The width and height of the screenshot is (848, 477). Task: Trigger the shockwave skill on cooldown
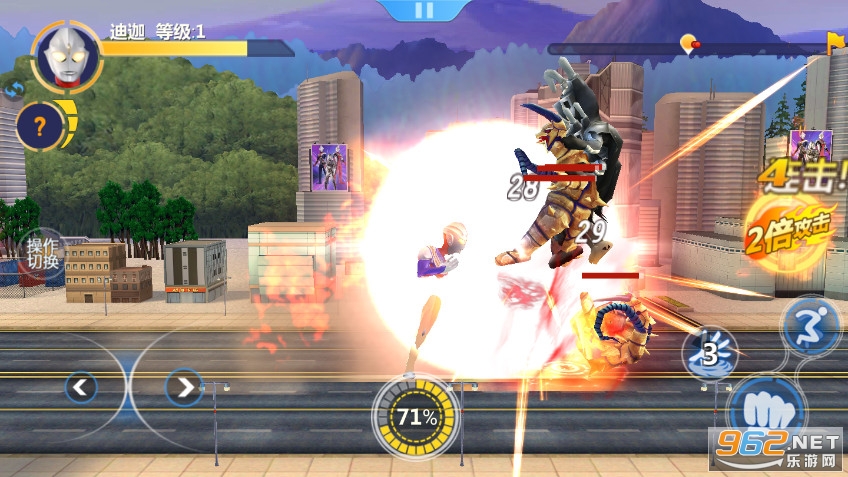click(x=710, y=352)
